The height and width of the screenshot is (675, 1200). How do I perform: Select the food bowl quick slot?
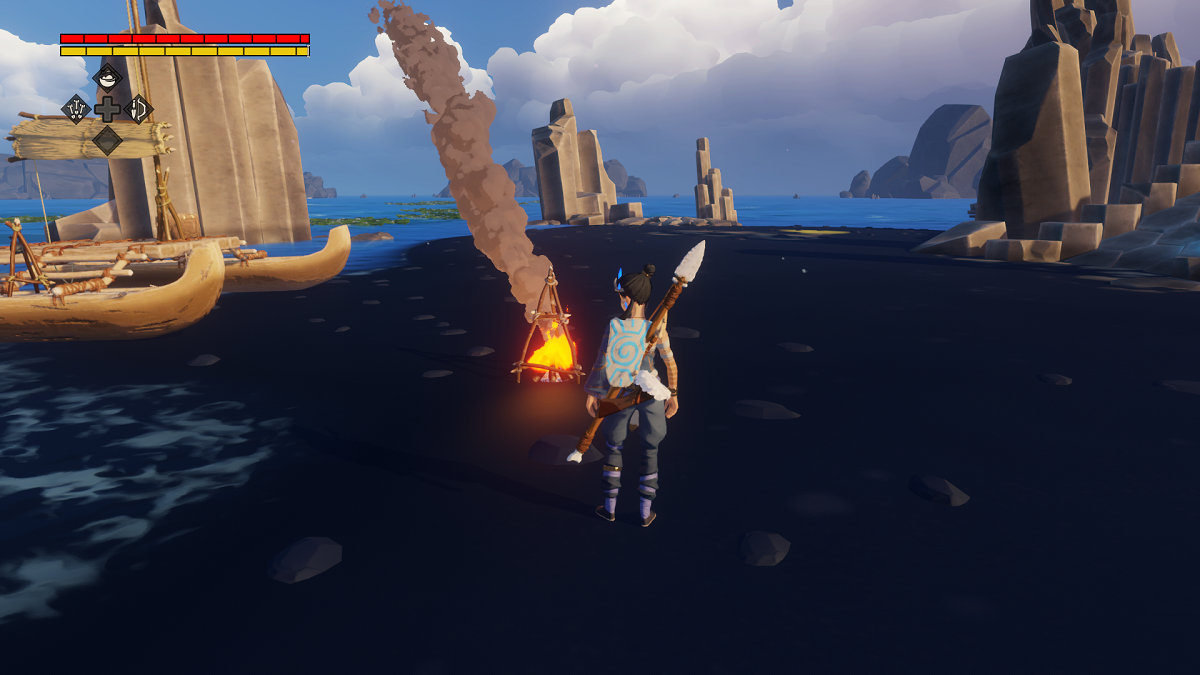point(107,77)
